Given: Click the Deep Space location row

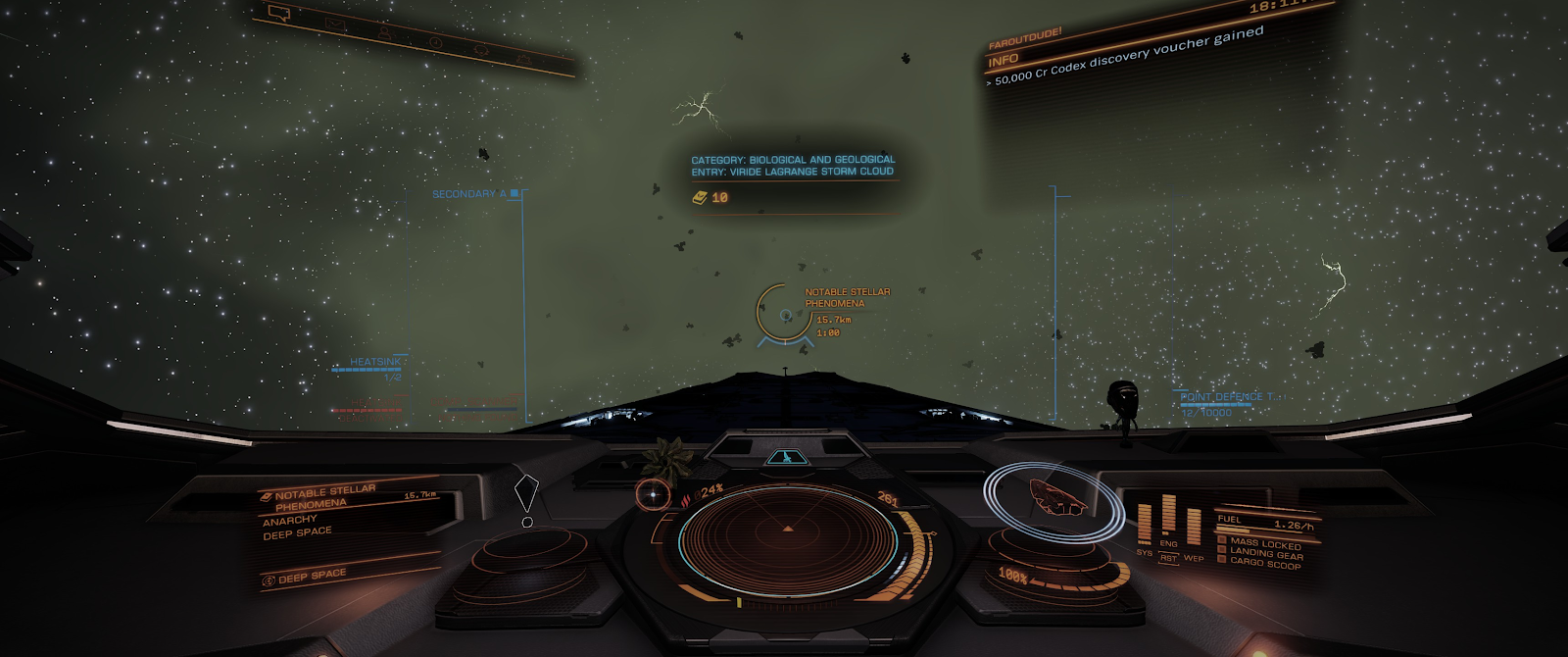Looking at the screenshot, I should pos(312,577).
